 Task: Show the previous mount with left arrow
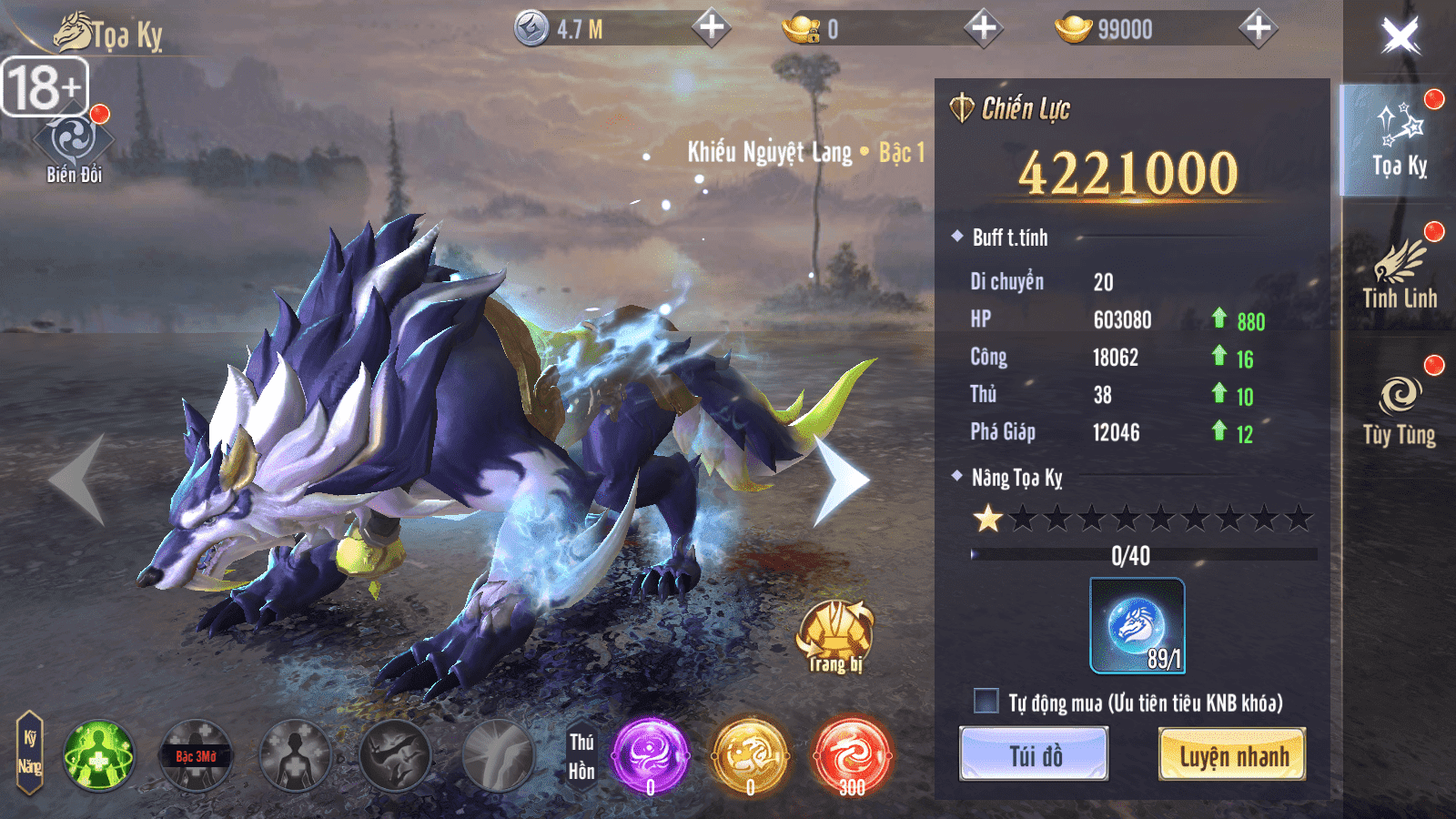[79, 480]
